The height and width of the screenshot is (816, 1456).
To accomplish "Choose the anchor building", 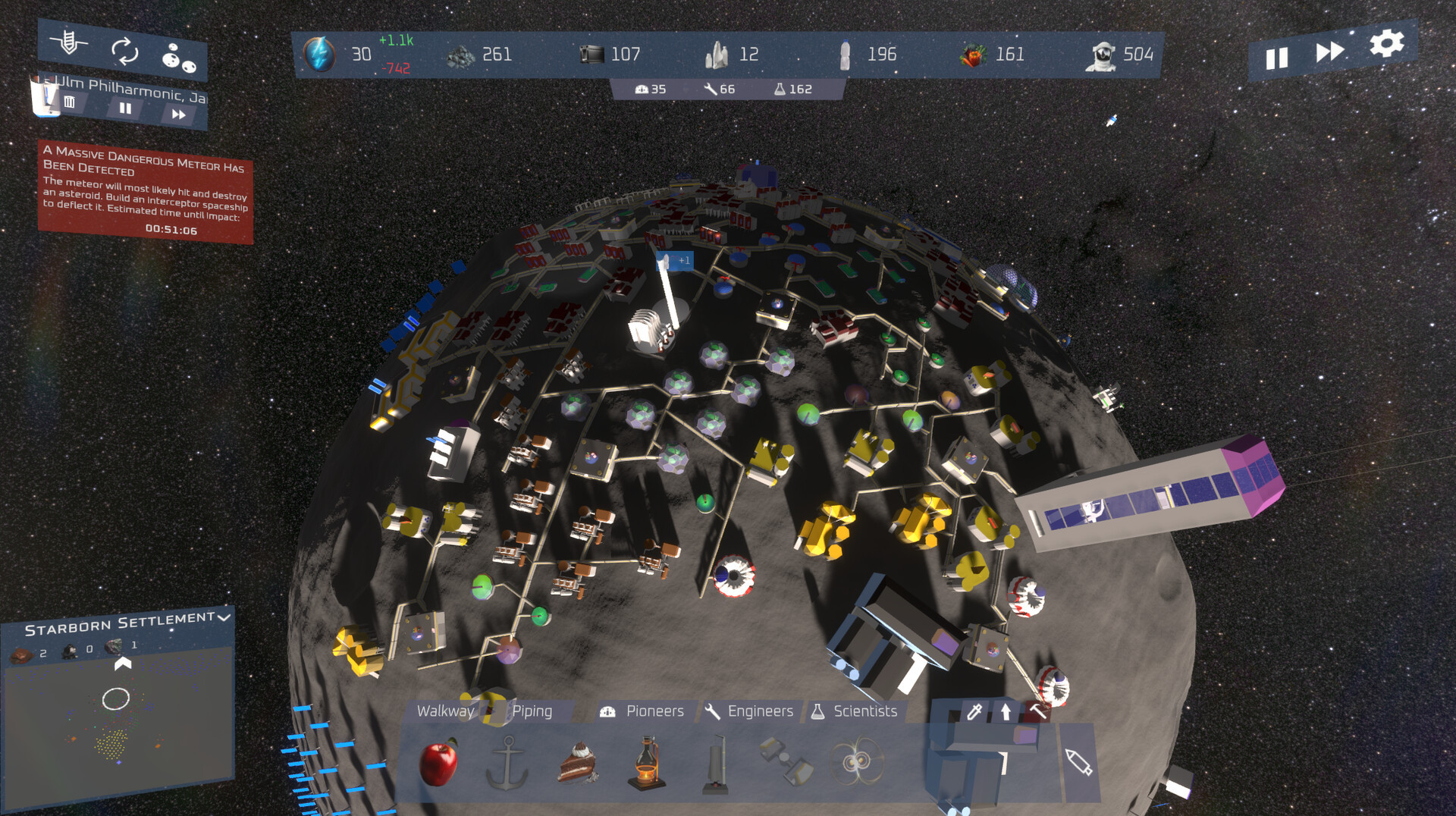I will pyautogui.click(x=507, y=762).
